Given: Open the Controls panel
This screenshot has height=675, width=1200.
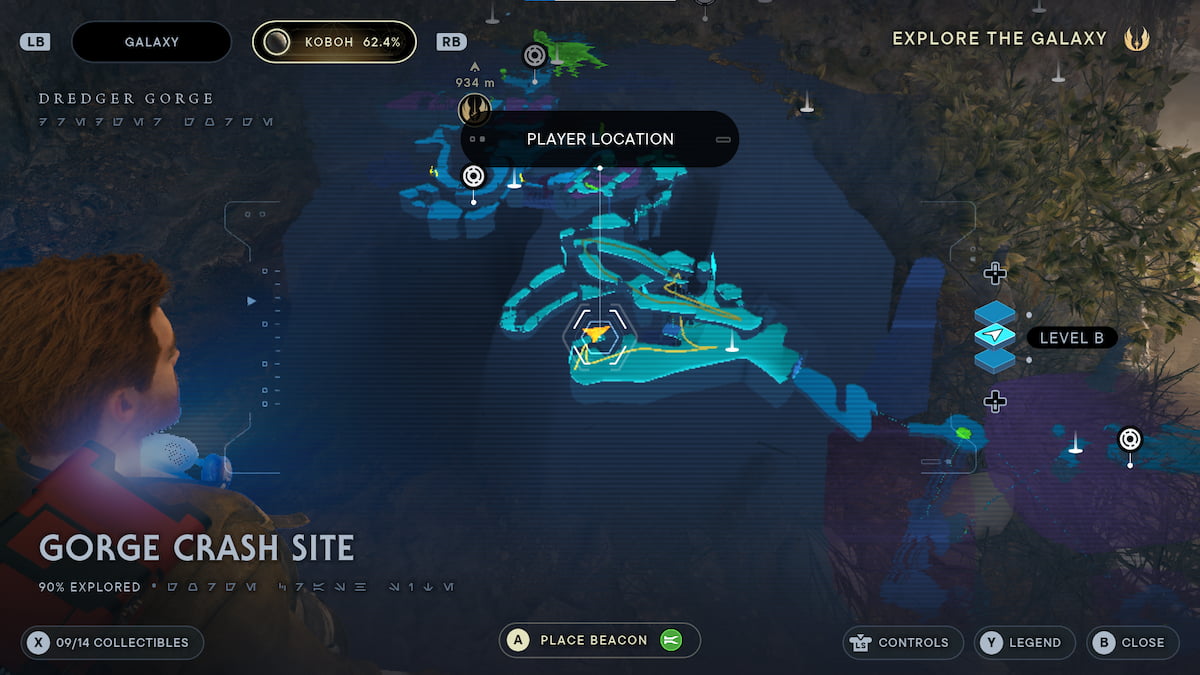Looking at the screenshot, I should 903,642.
